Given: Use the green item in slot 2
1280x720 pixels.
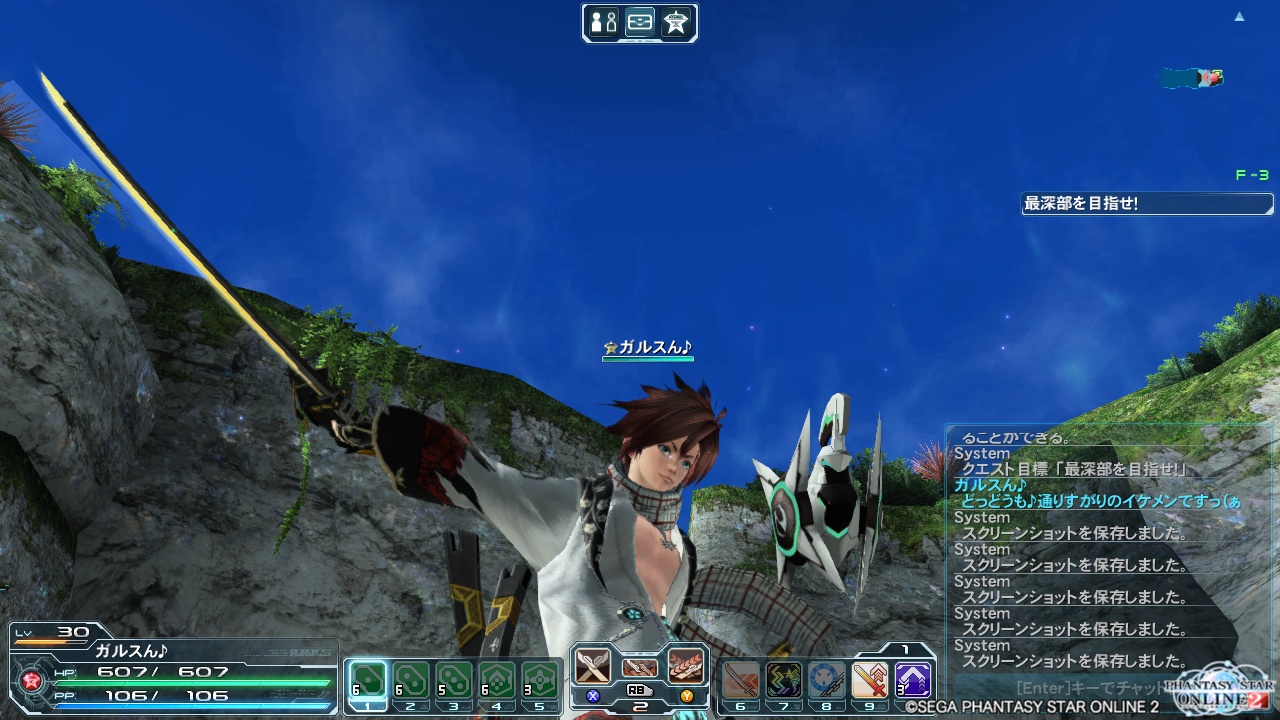Looking at the screenshot, I should [x=411, y=682].
